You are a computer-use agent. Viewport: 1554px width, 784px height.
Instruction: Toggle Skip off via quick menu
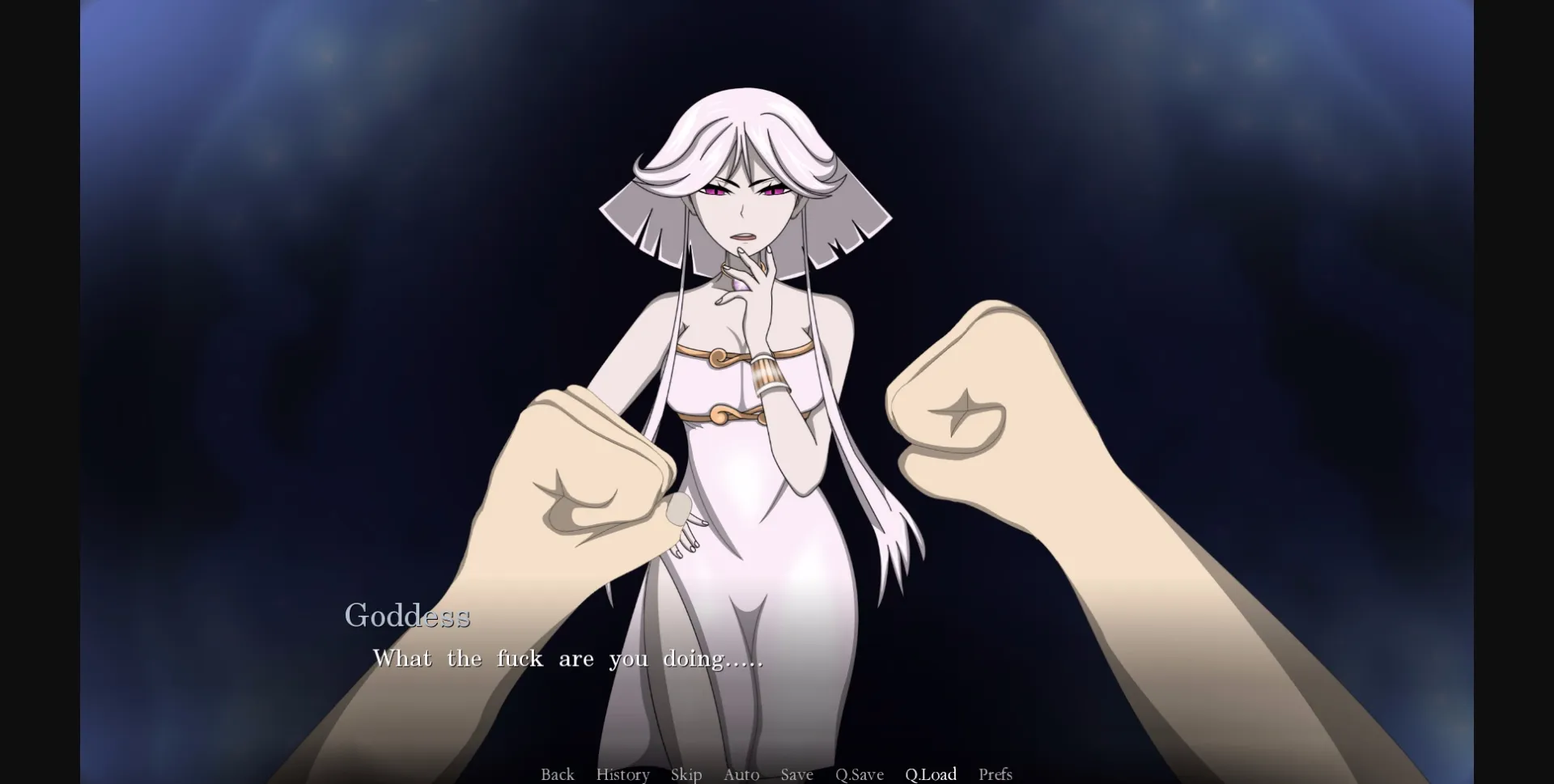(x=686, y=774)
